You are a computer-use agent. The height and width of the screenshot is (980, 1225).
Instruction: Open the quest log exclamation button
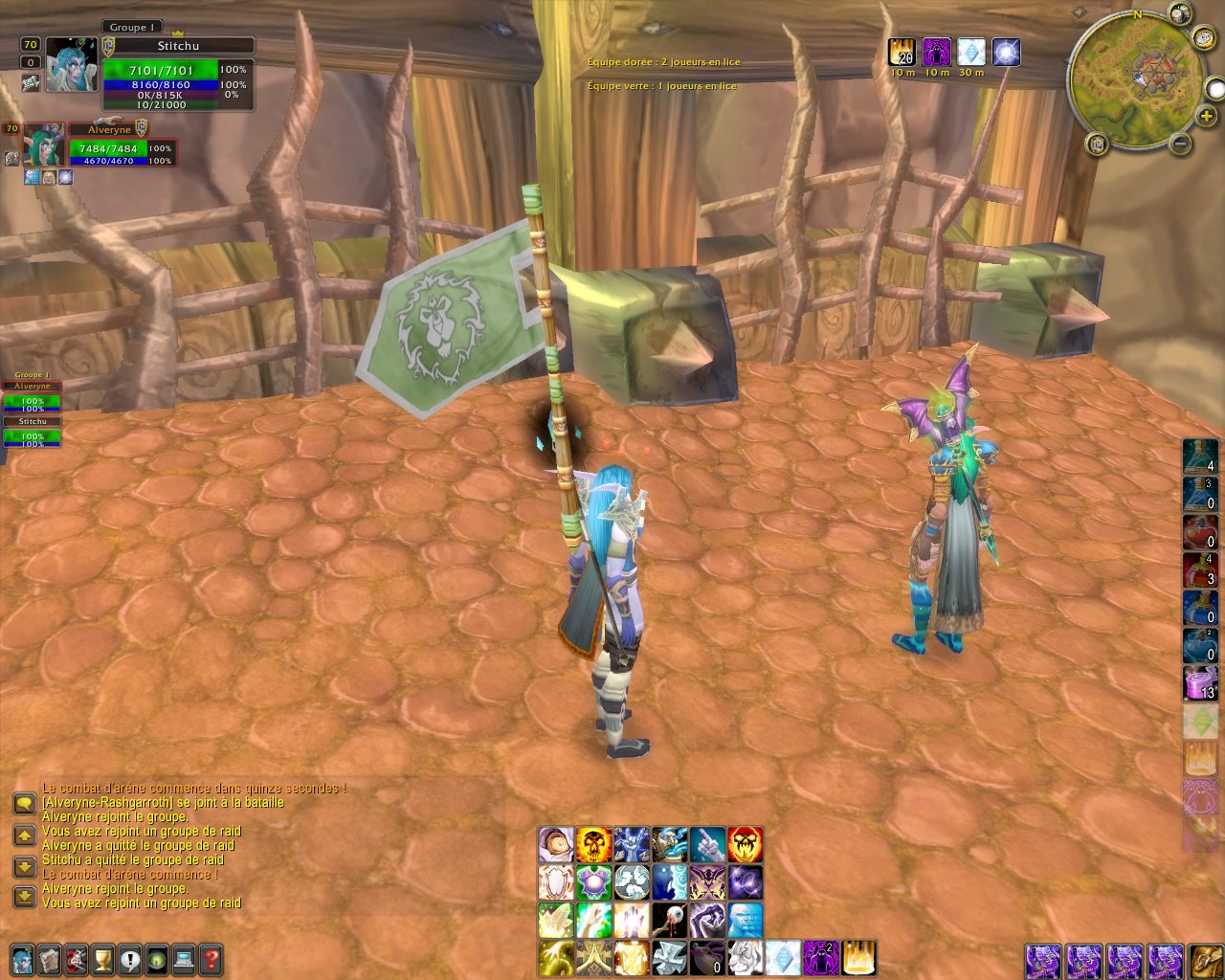[x=130, y=958]
